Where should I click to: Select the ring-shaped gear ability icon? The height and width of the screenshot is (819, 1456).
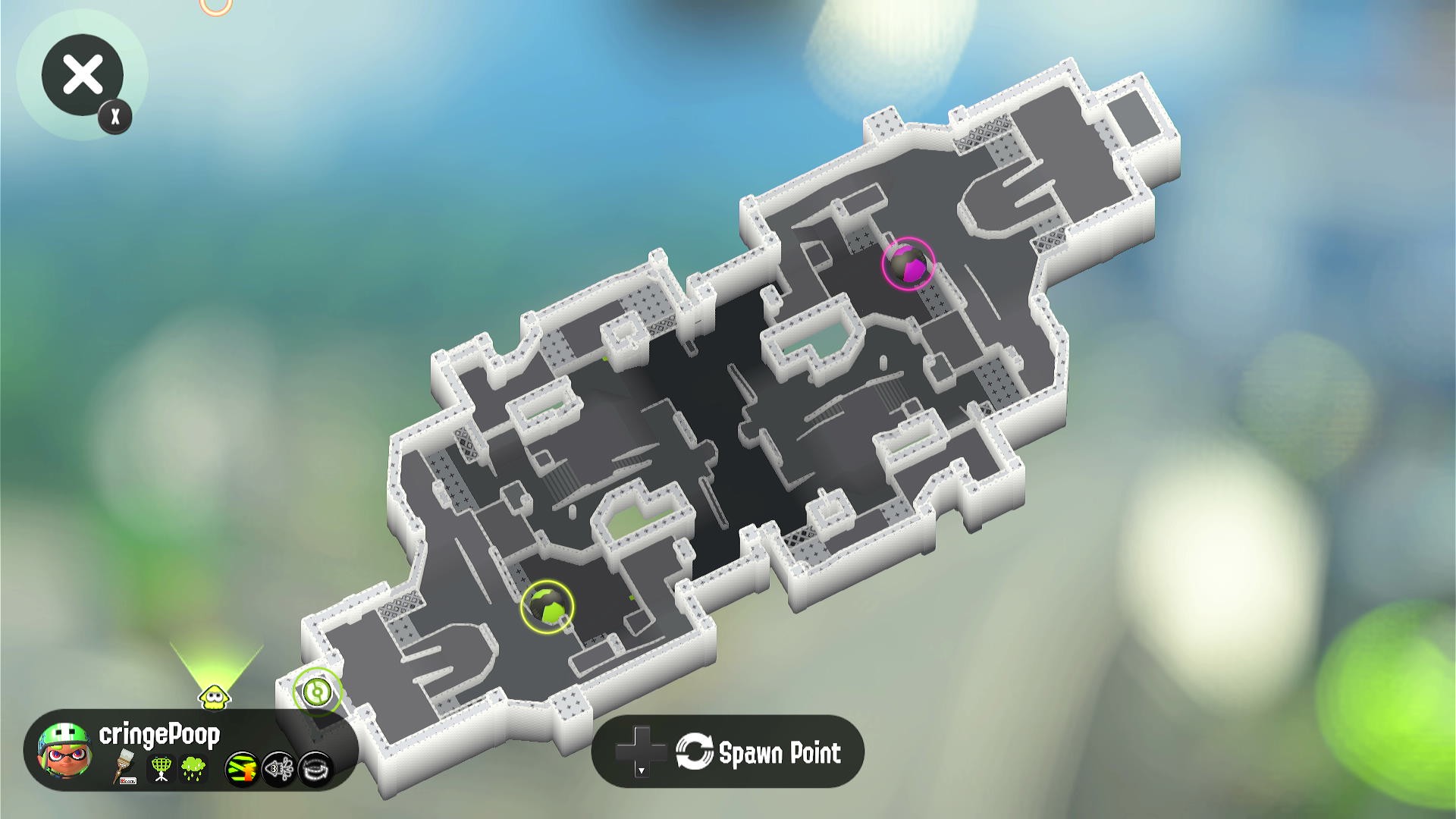[x=315, y=770]
